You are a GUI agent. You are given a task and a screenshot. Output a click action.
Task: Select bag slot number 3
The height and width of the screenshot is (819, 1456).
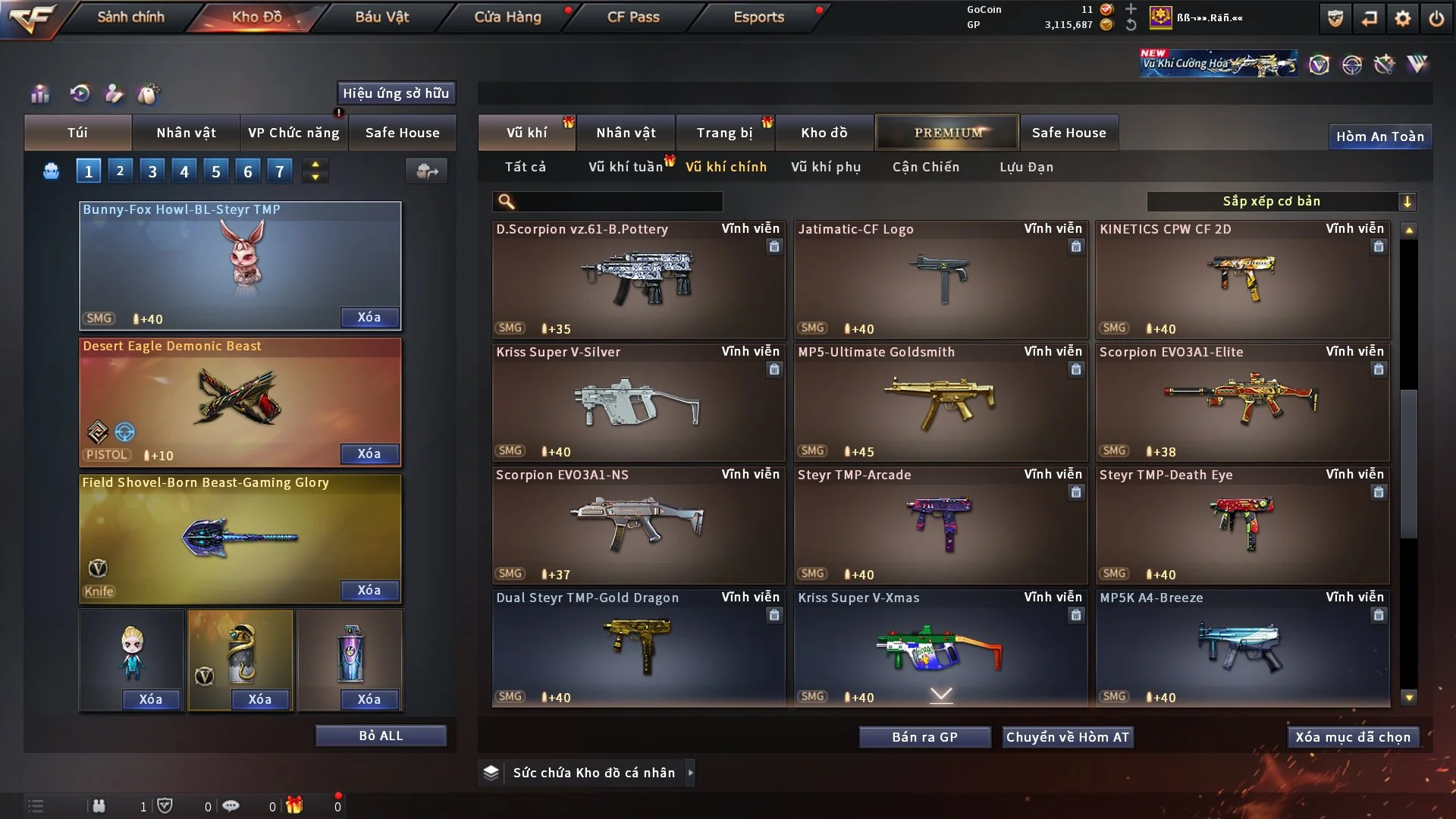pyautogui.click(x=152, y=171)
